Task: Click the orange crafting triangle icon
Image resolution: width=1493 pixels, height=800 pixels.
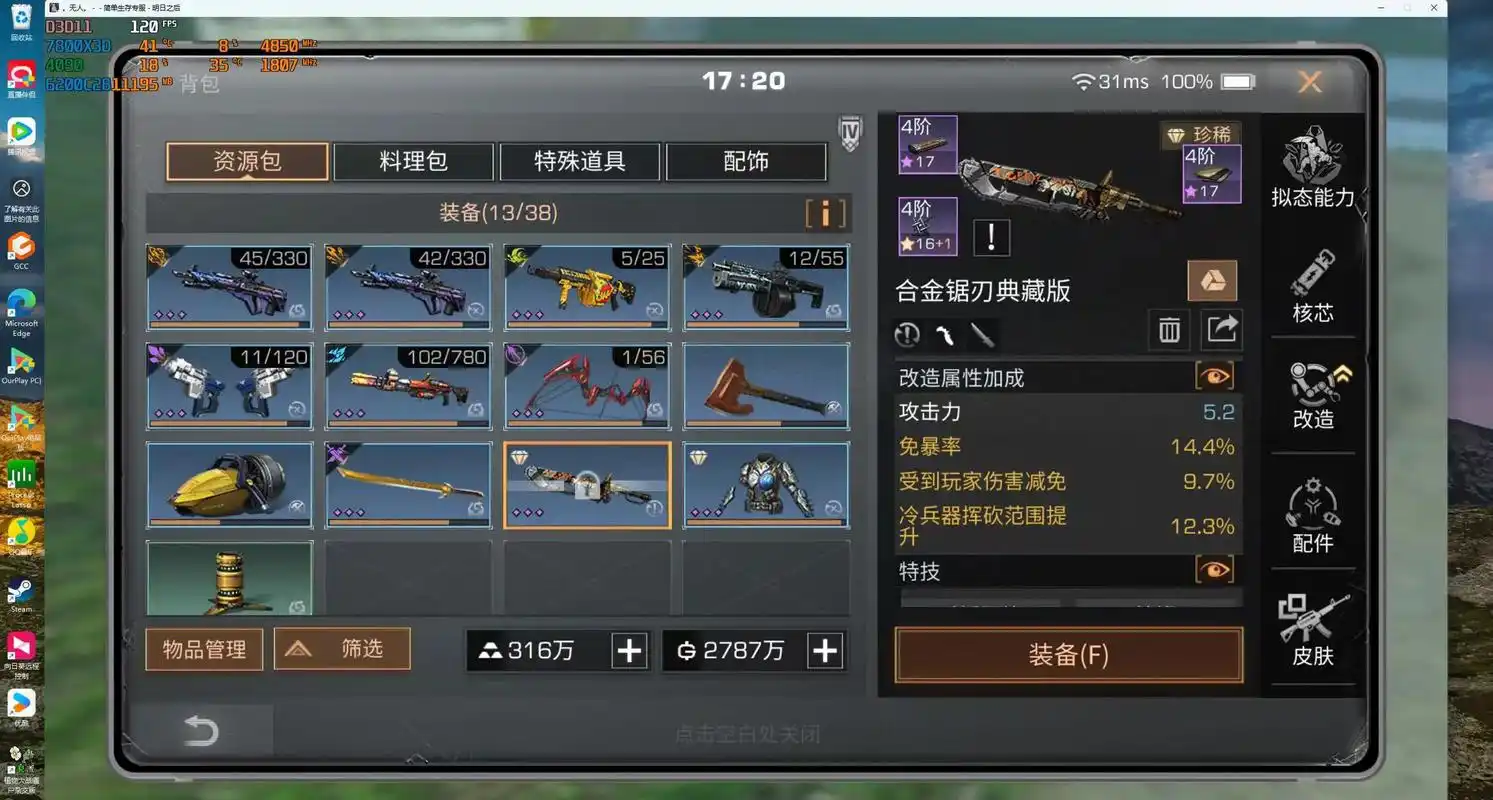Action: click(x=1212, y=281)
